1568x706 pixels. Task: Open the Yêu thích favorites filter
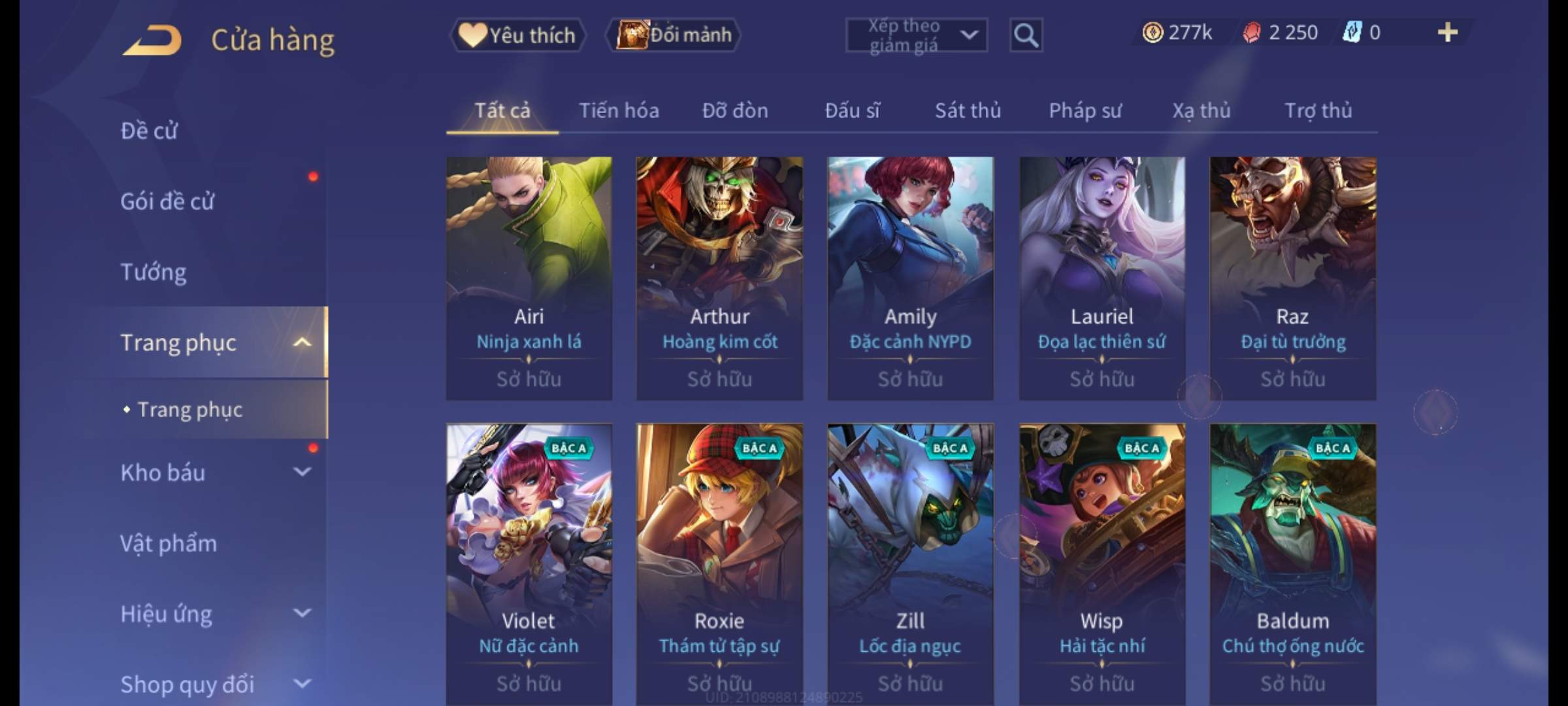tap(517, 35)
